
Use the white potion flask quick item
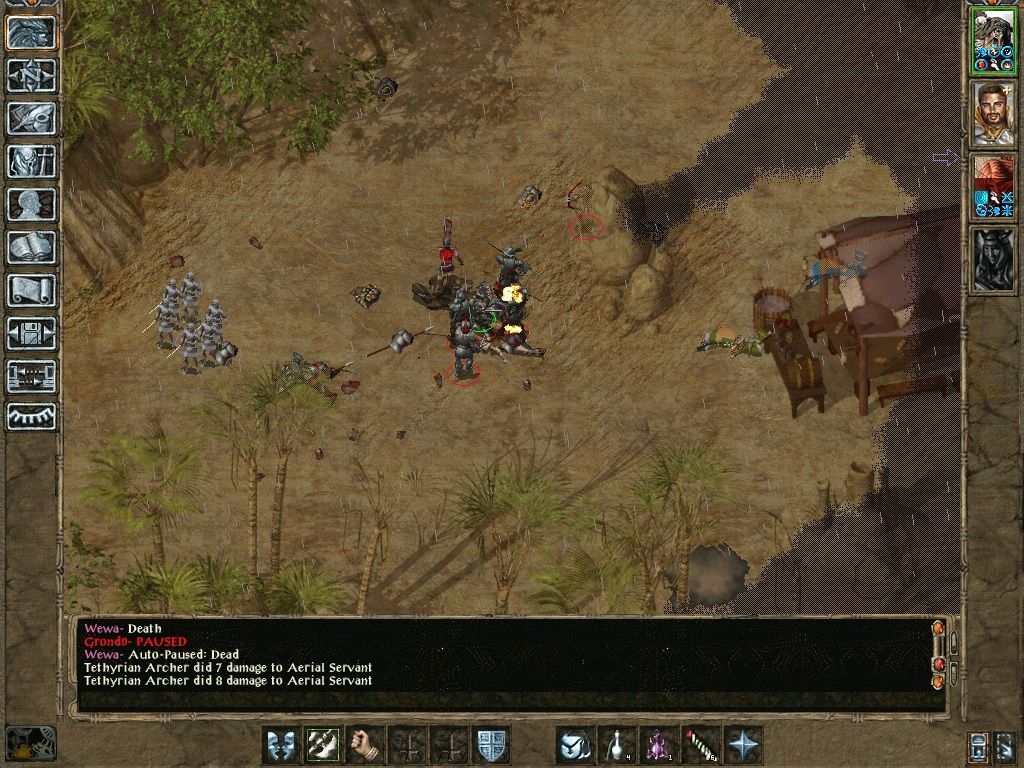(x=617, y=745)
